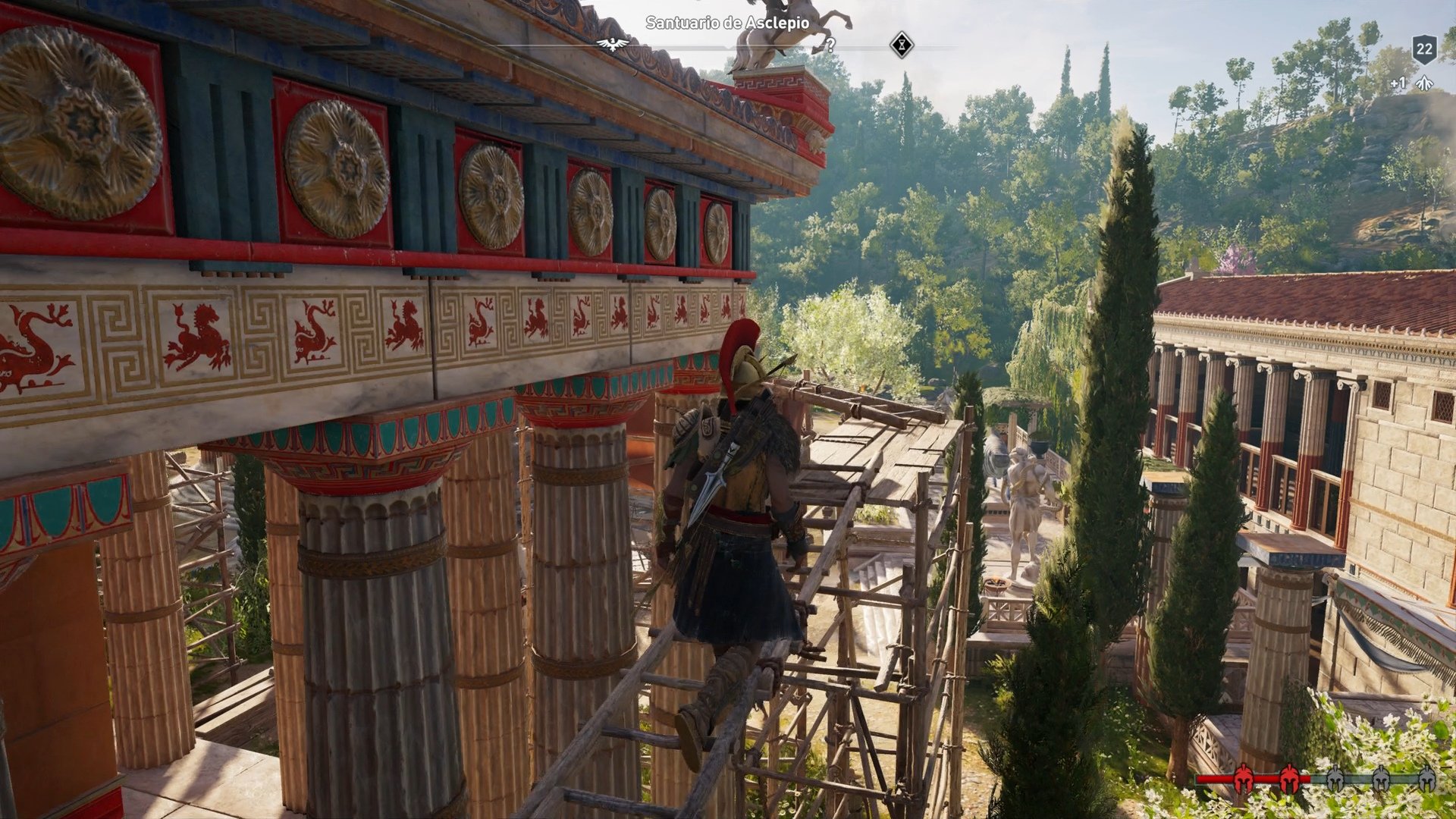Toggle the +1 skill point notification
This screenshot has height=819, width=1456.
coord(1398,83)
